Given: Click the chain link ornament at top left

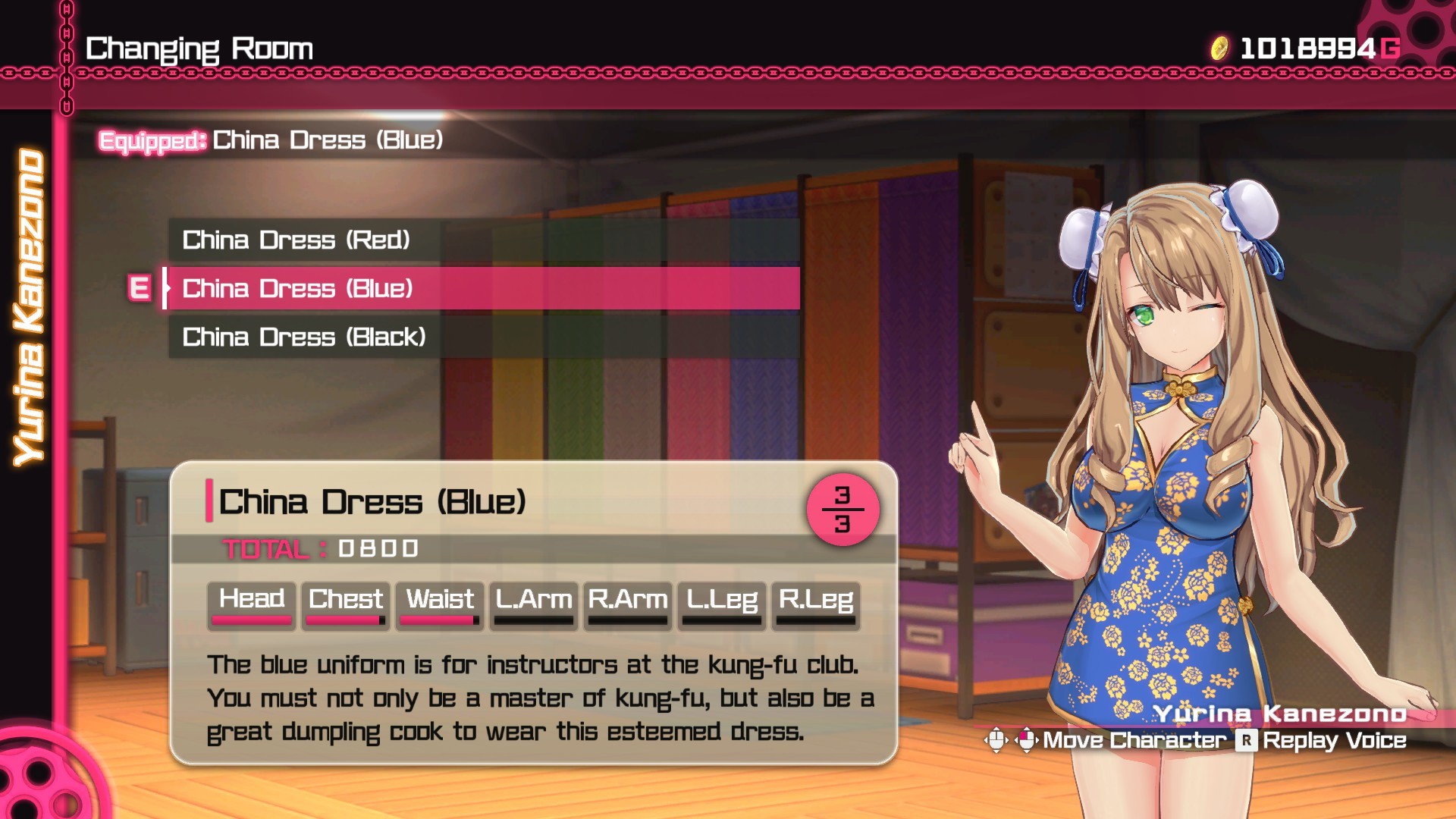Looking at the screenshot, I should (x=67, y=45).
